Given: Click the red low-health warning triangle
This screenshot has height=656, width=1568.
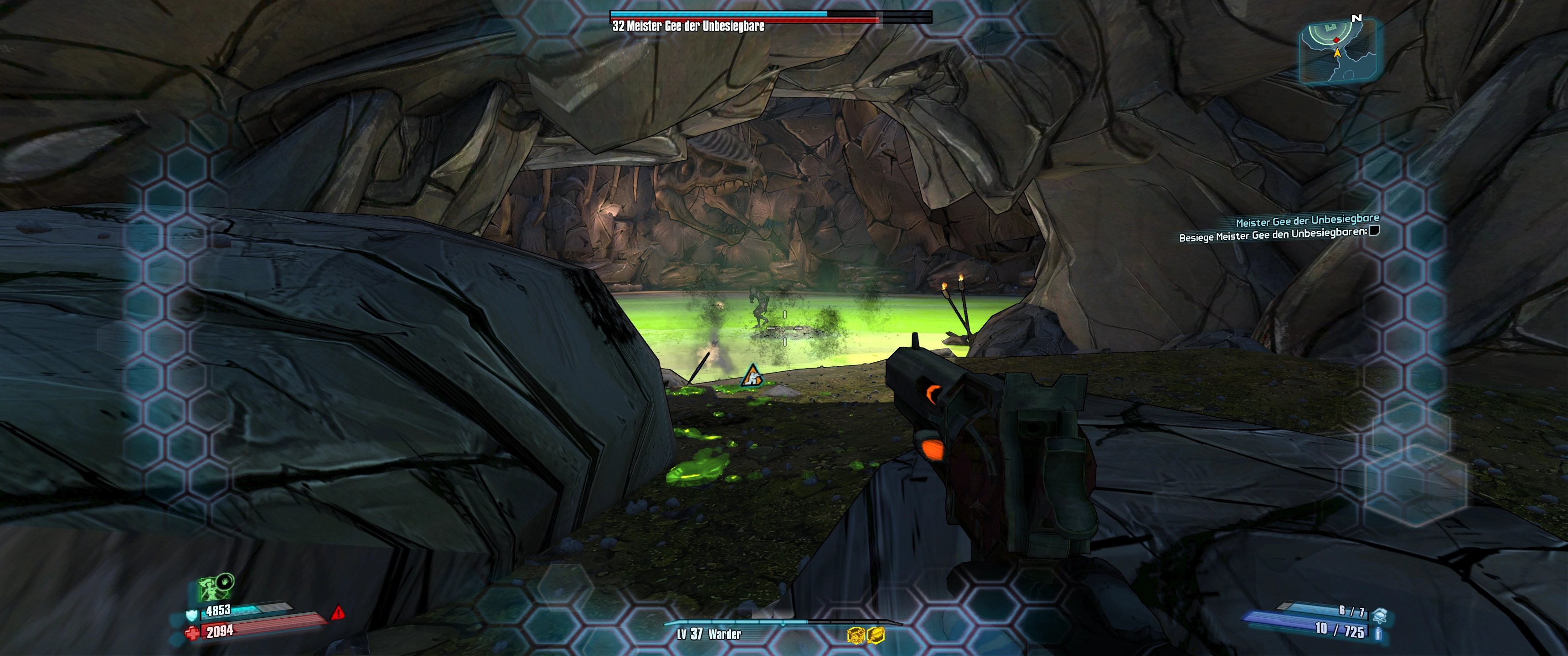Looking at the screenshot, I should pos(338,612).
